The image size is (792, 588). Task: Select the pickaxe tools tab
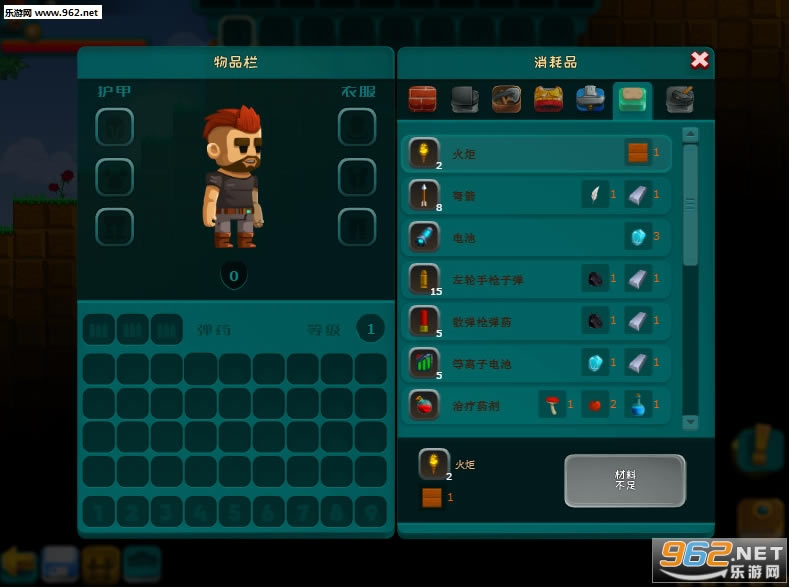click(x=506, y=99)
